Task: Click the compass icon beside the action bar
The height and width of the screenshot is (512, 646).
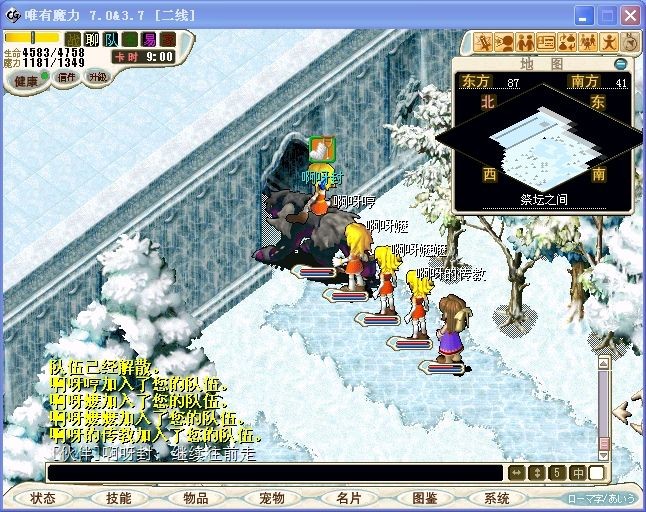Action: click(x=630, y=41)
